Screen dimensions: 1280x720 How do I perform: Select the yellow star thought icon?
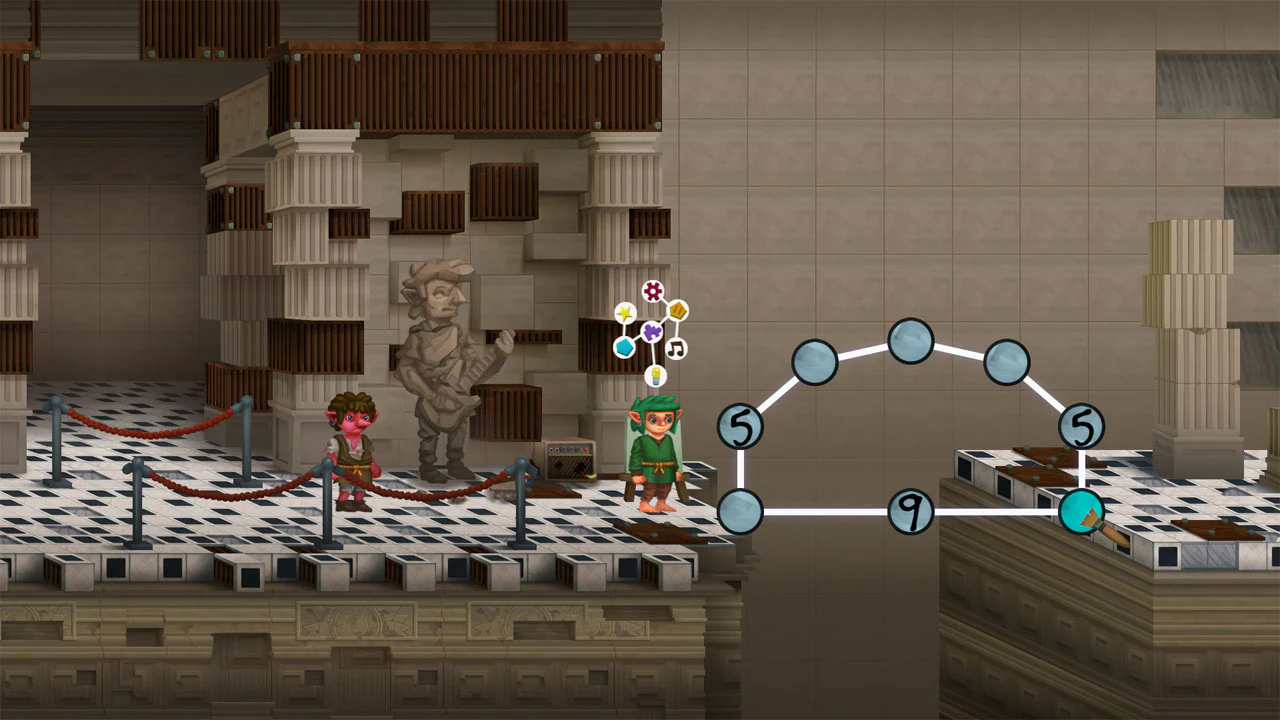[624, 312]
